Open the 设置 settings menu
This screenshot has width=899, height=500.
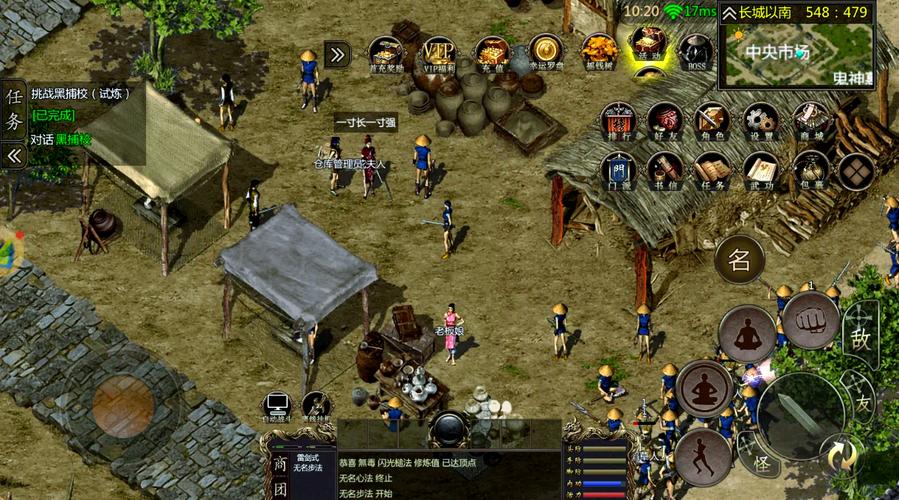coord(761,122)
